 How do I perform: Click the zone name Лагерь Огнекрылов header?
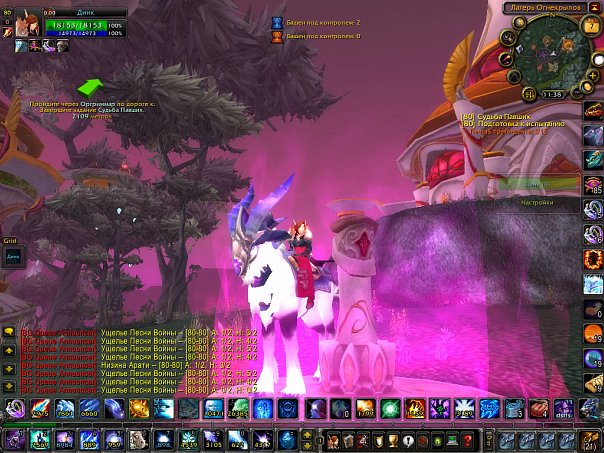click(546, 7)
